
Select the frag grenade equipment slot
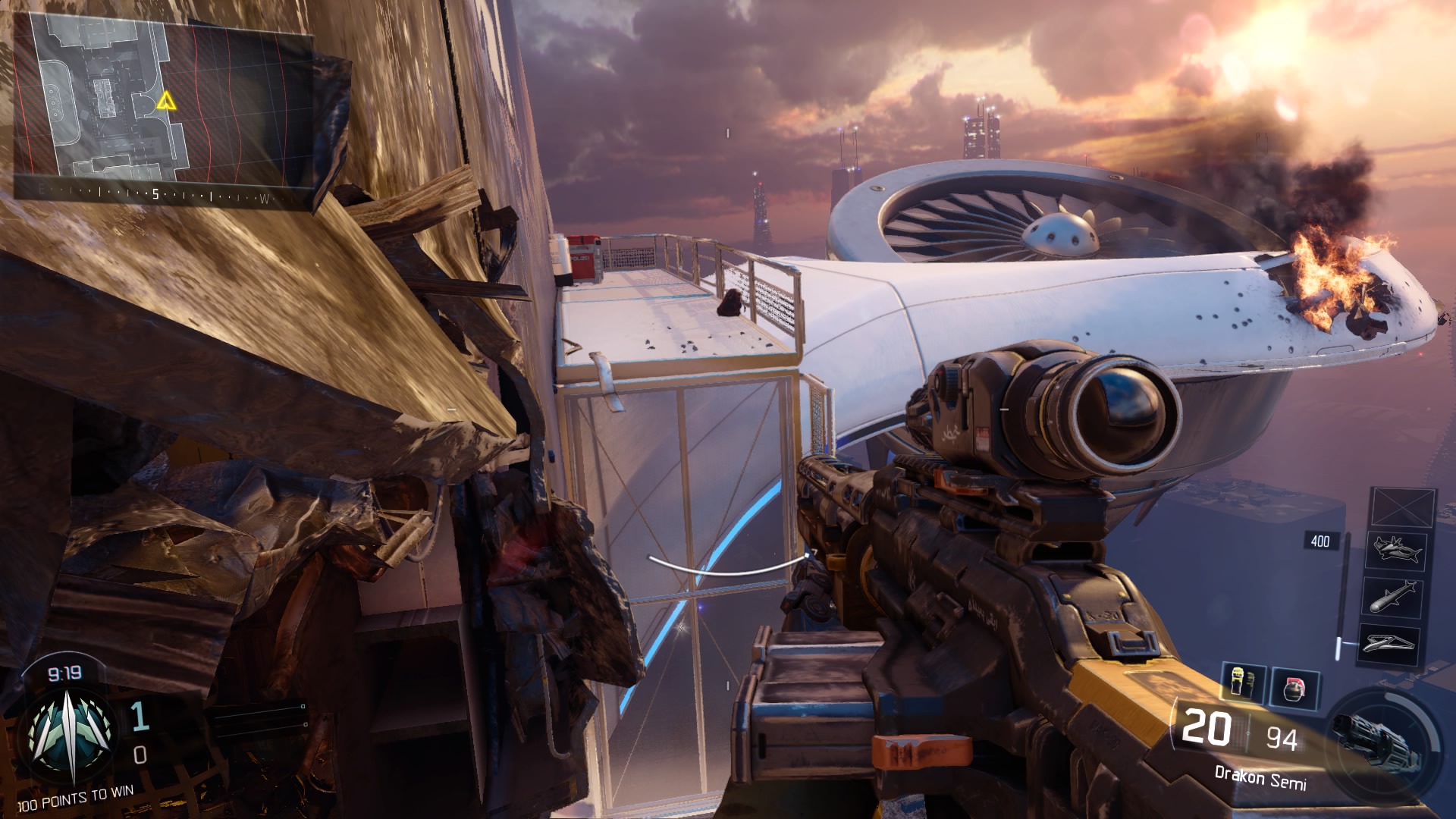pos(1295,688)
